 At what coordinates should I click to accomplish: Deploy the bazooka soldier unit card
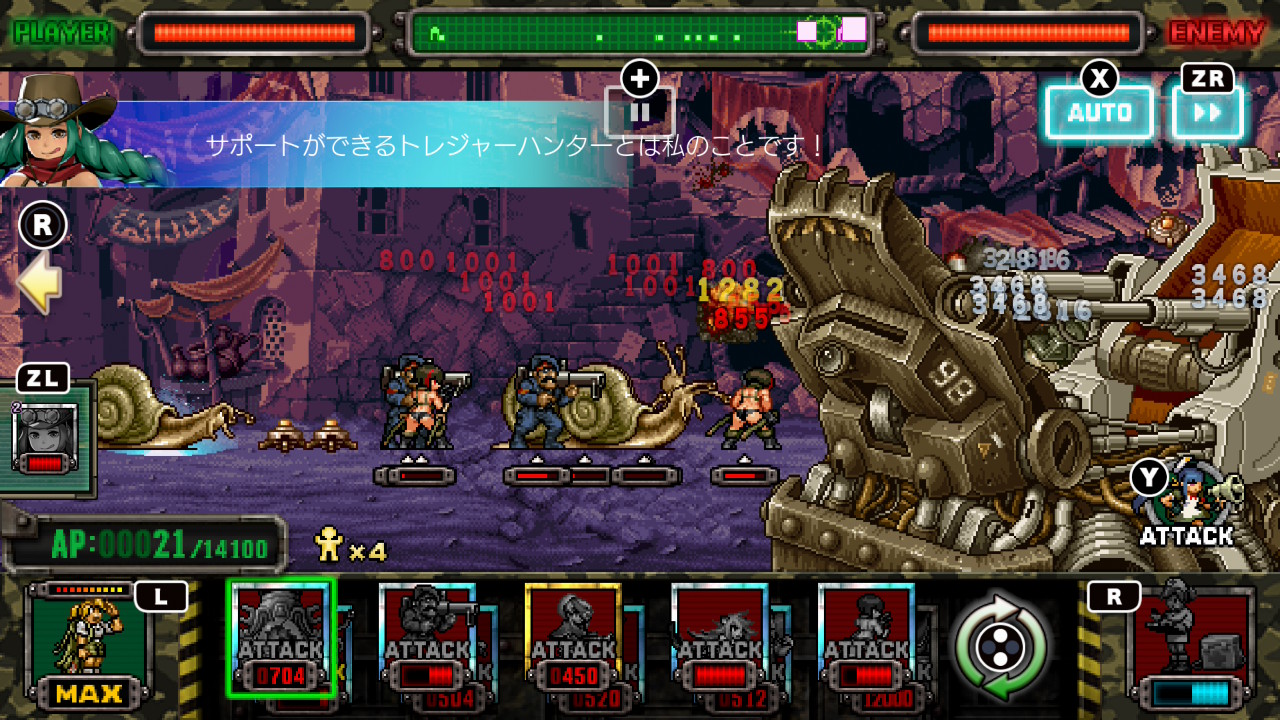pos(427,637)
